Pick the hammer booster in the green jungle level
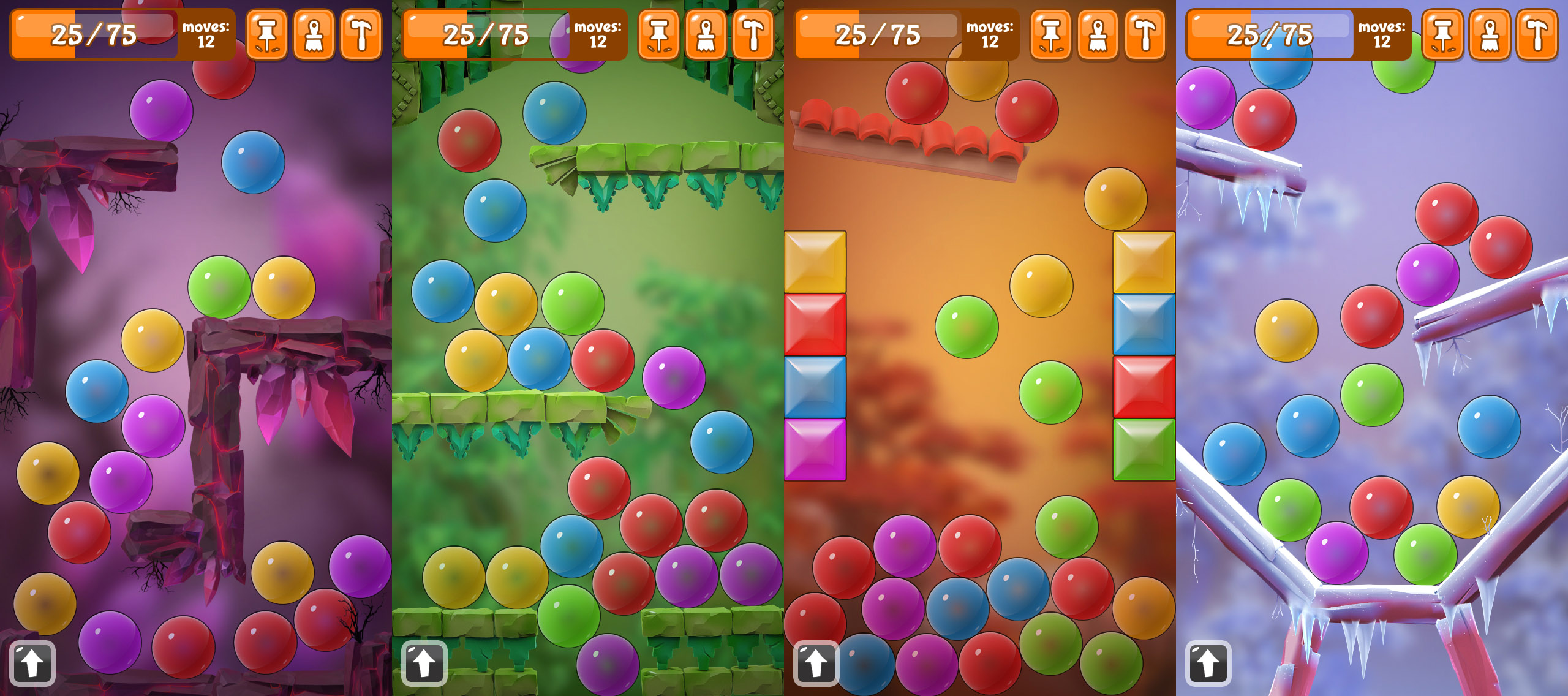1568x696 pixels. pyautogui.click(x=753, y=35)
